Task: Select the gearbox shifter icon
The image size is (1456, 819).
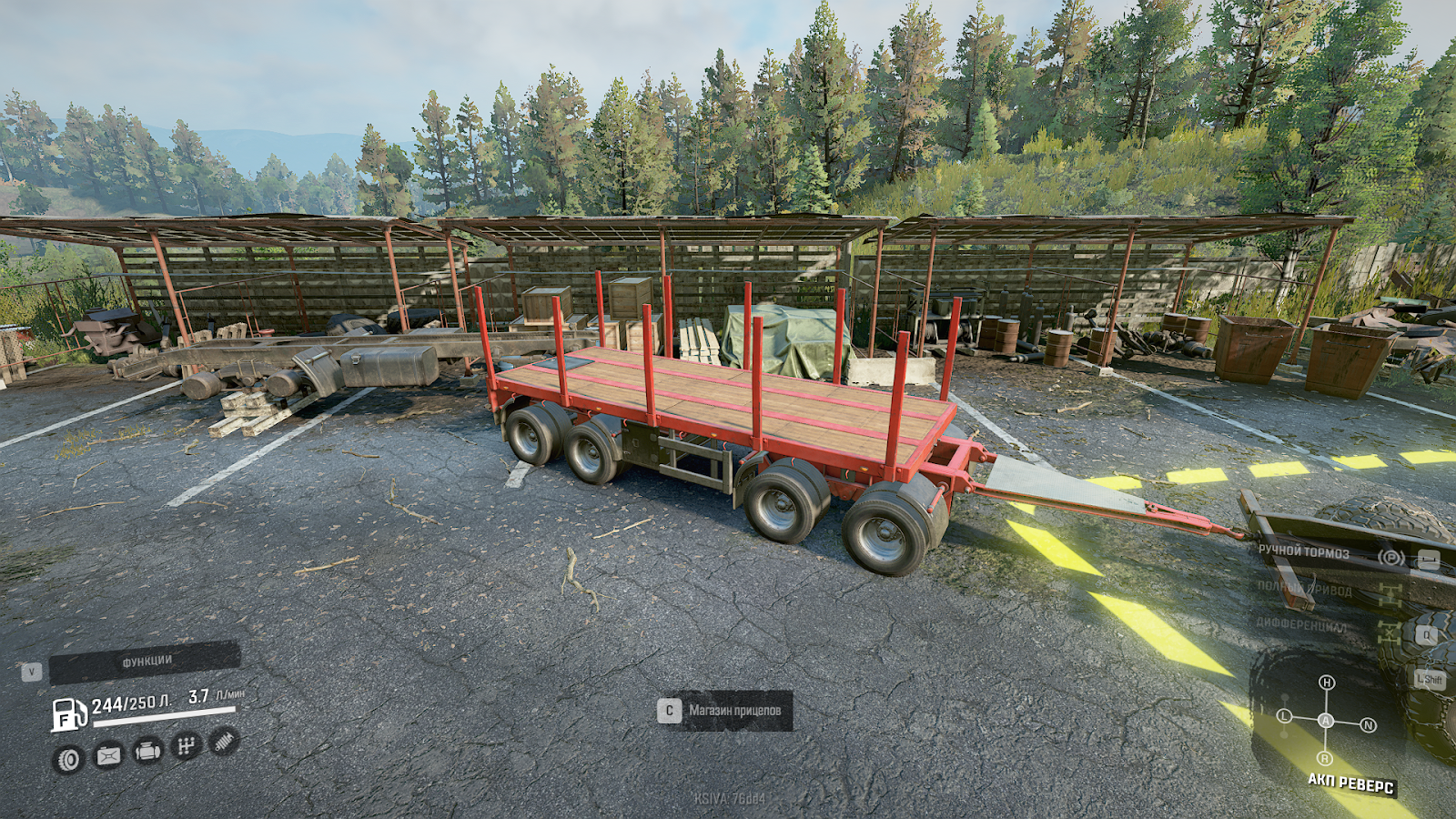Action: click(186, 744)
